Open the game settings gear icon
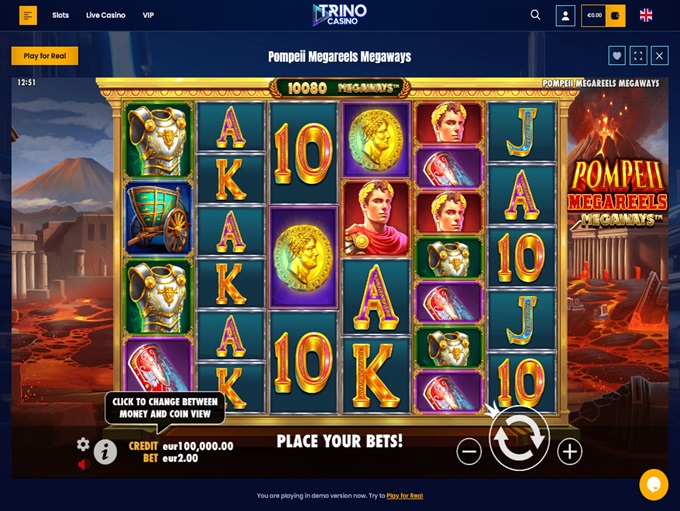Image resolution: width=680 pixels, height=511 pixels. [83, 444]
